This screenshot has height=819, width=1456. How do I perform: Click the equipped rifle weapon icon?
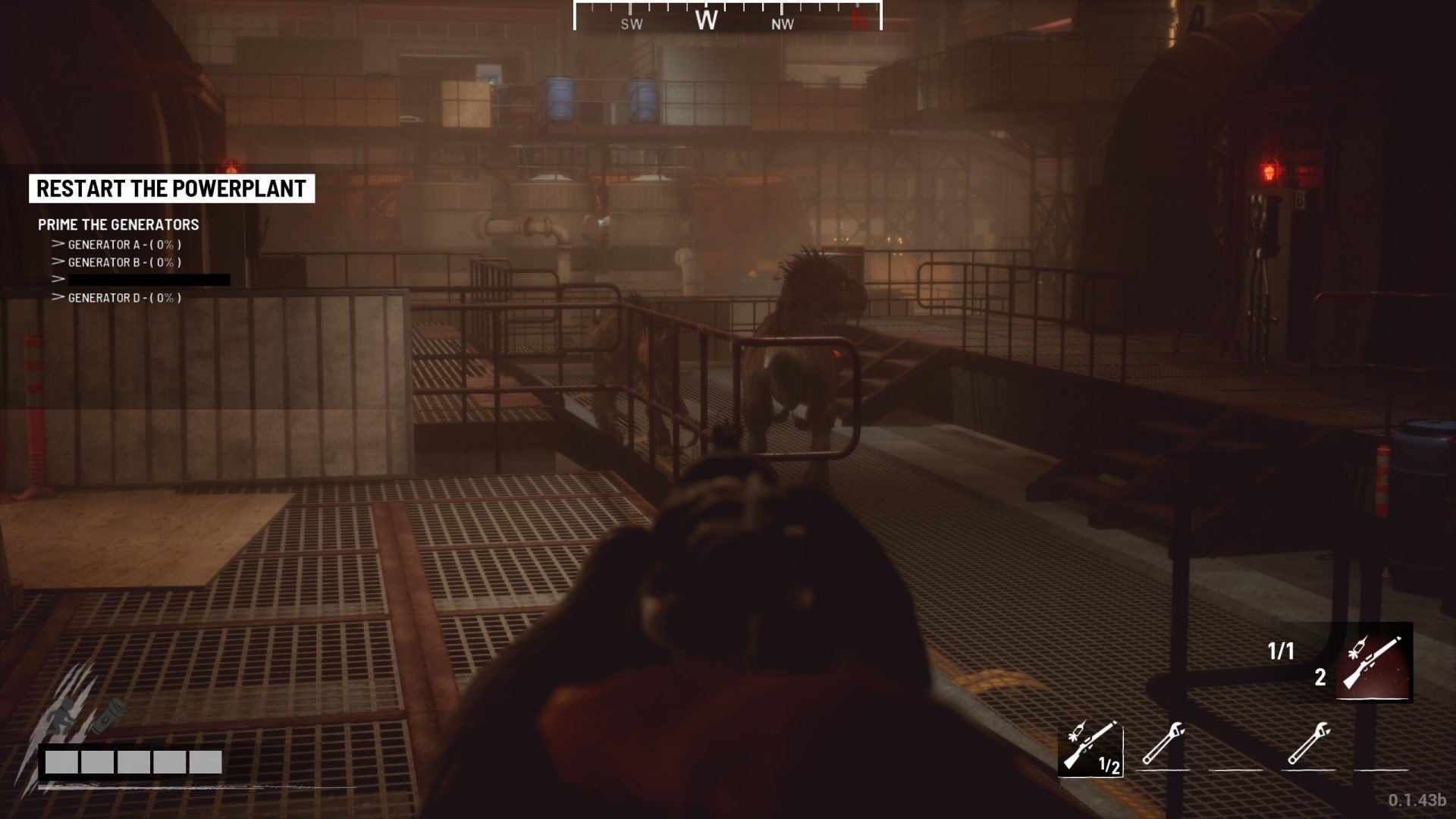pos(1373,662)
